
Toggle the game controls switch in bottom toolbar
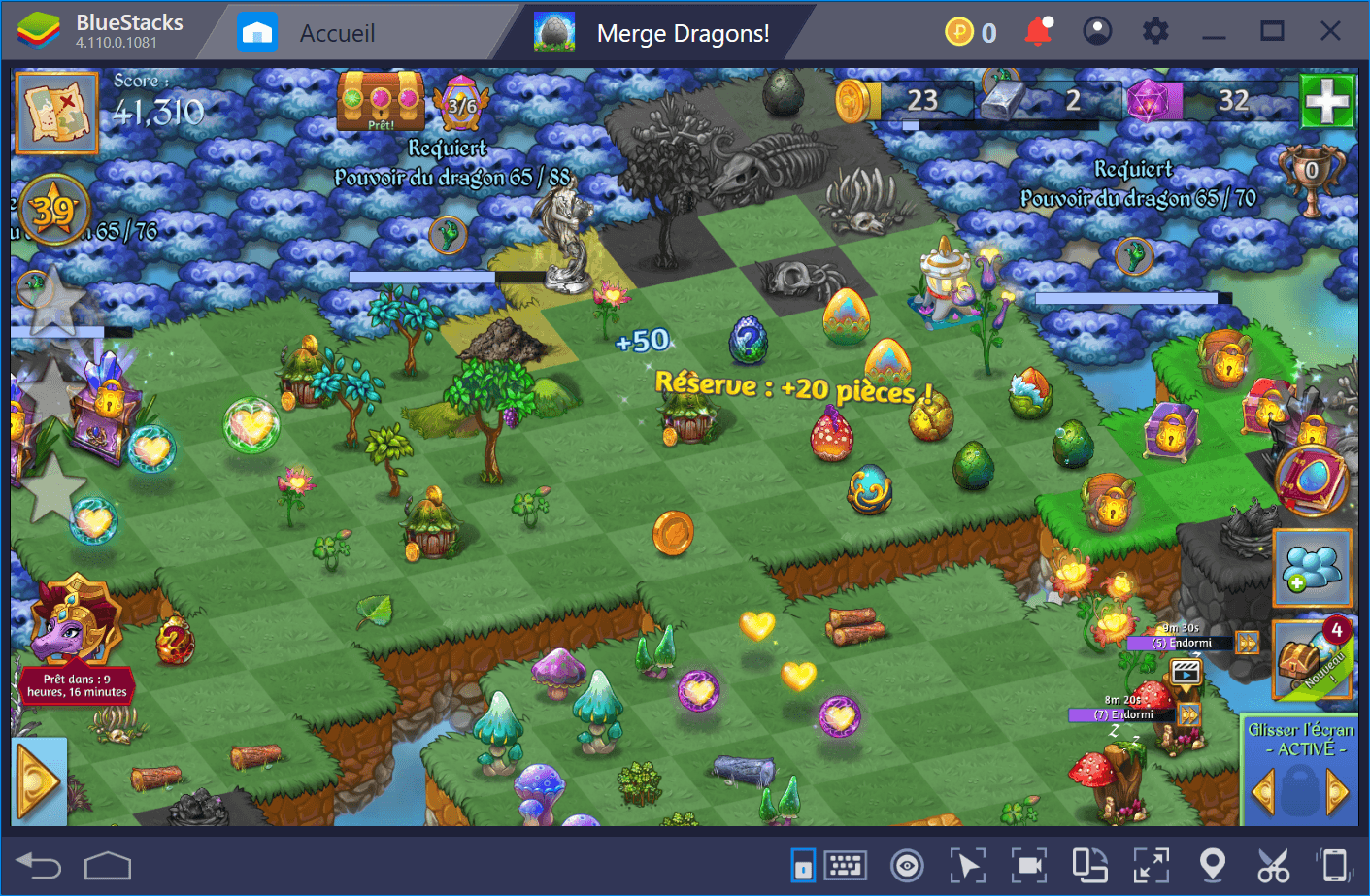803,864
